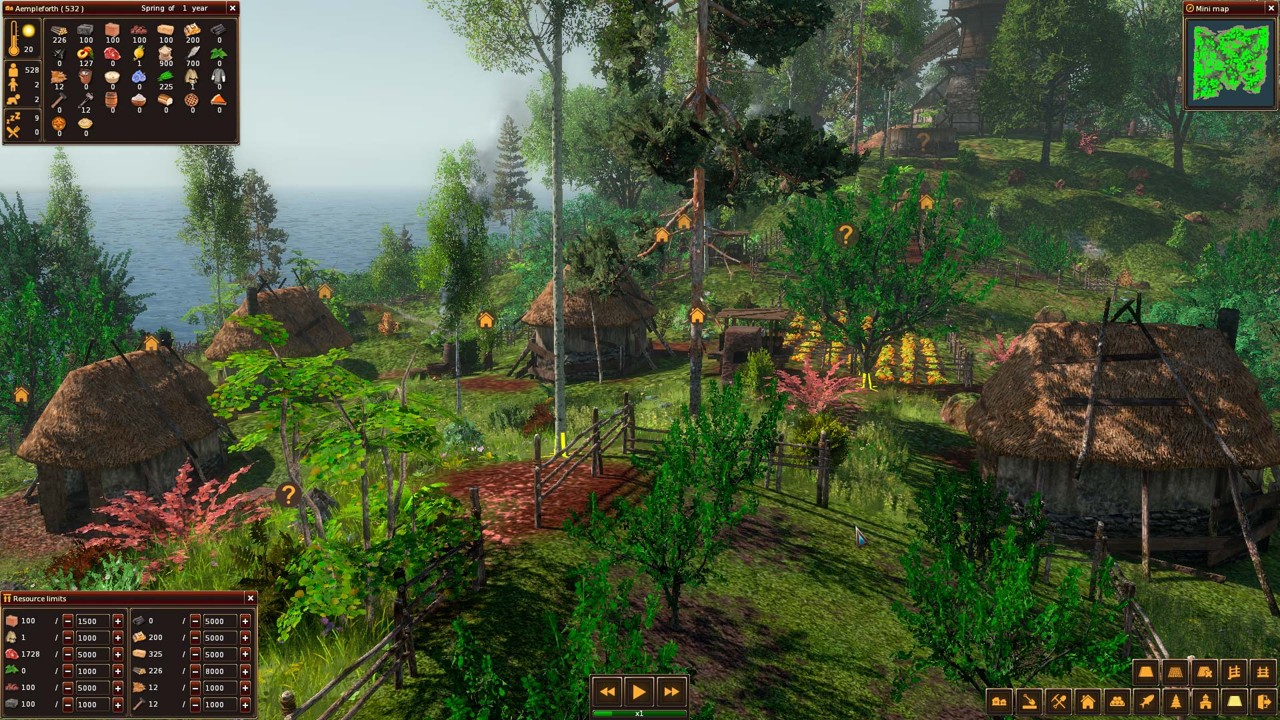Open the house building menu icon
Screen dimensions: 1280x720
click(x=1087, y=702)
